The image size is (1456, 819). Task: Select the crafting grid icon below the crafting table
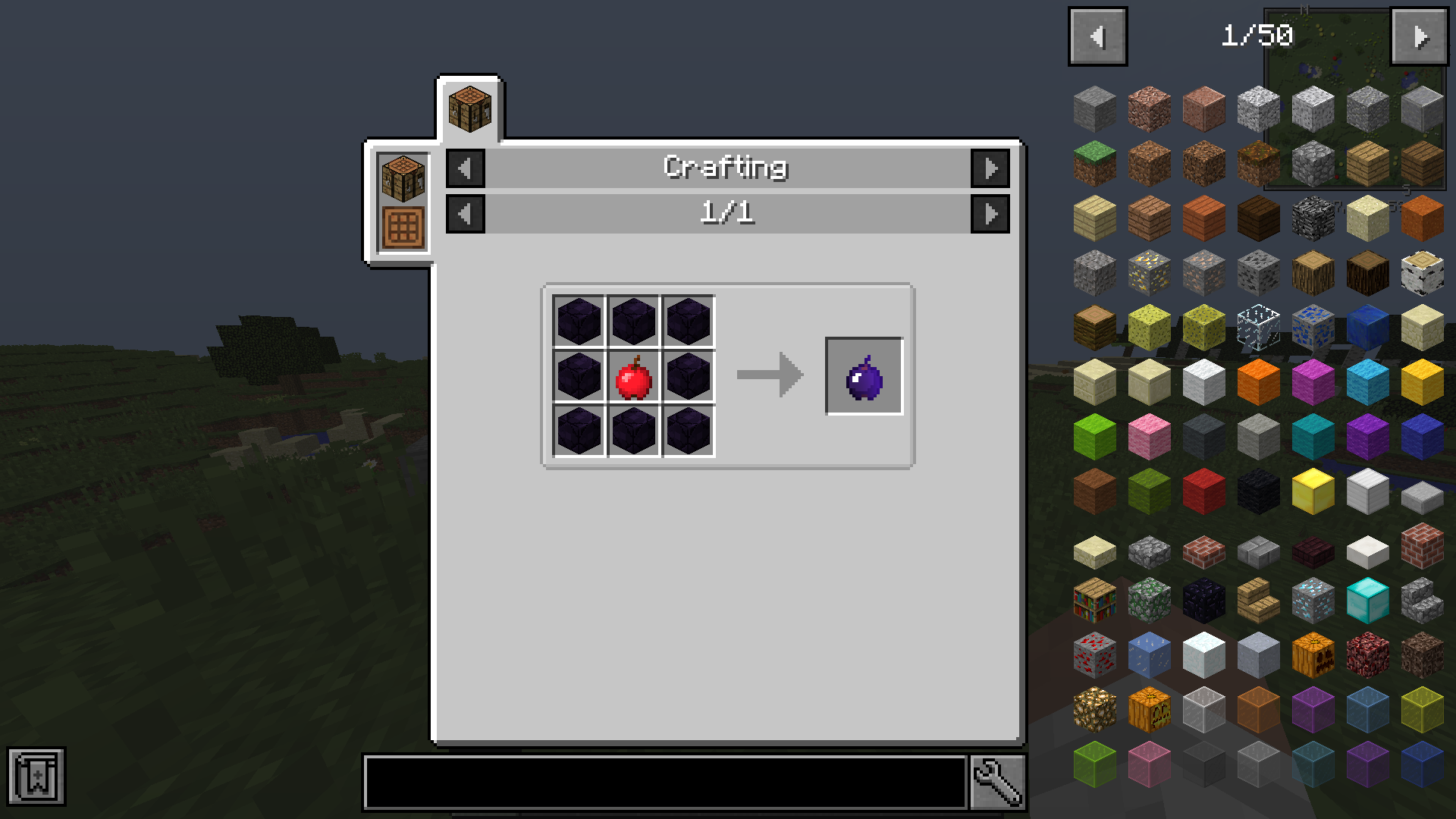point(401,224)
